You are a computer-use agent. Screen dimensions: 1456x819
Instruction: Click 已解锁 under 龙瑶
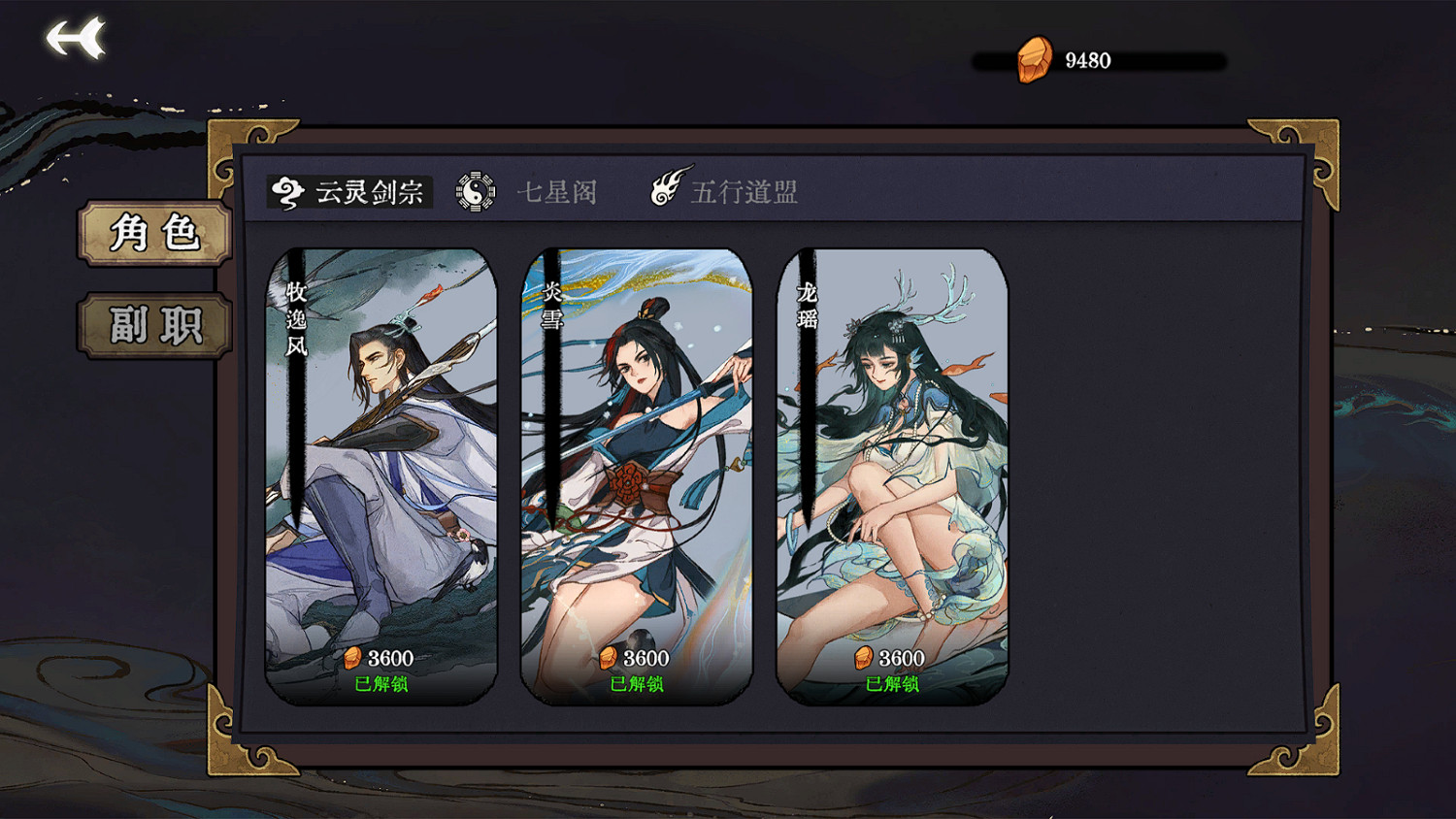[x=893, y=682]
